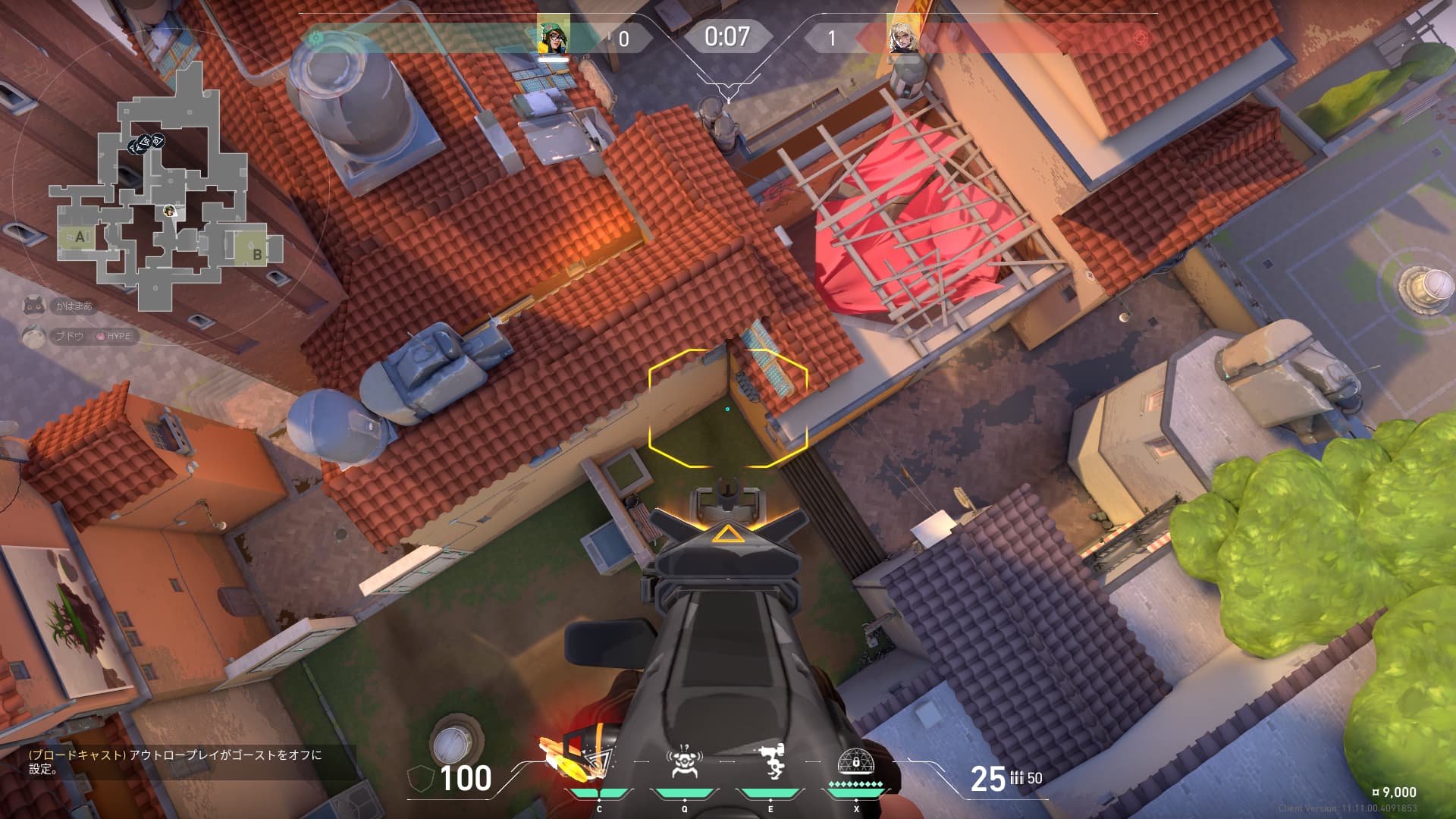Select the A site marker on minimap
The width and height of the screenshot is (1456, 819).
(x=80, y=237)
